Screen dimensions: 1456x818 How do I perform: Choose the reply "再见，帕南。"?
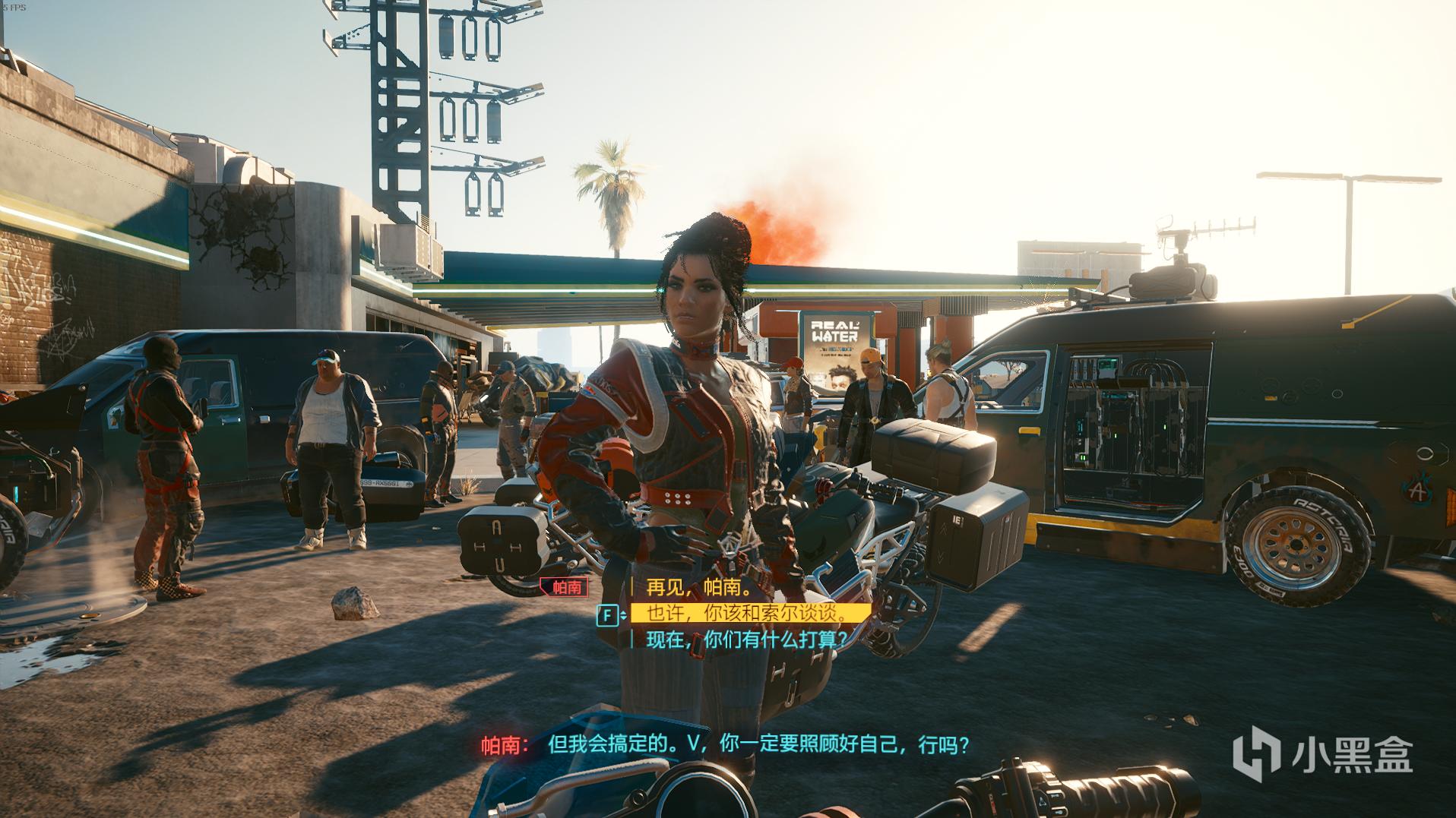pyautogui.click(x=698, y=587)
